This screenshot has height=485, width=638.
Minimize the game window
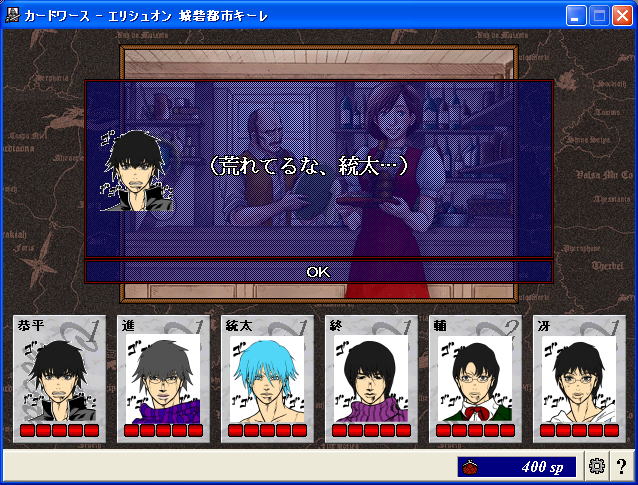click(x=576, y=15)
